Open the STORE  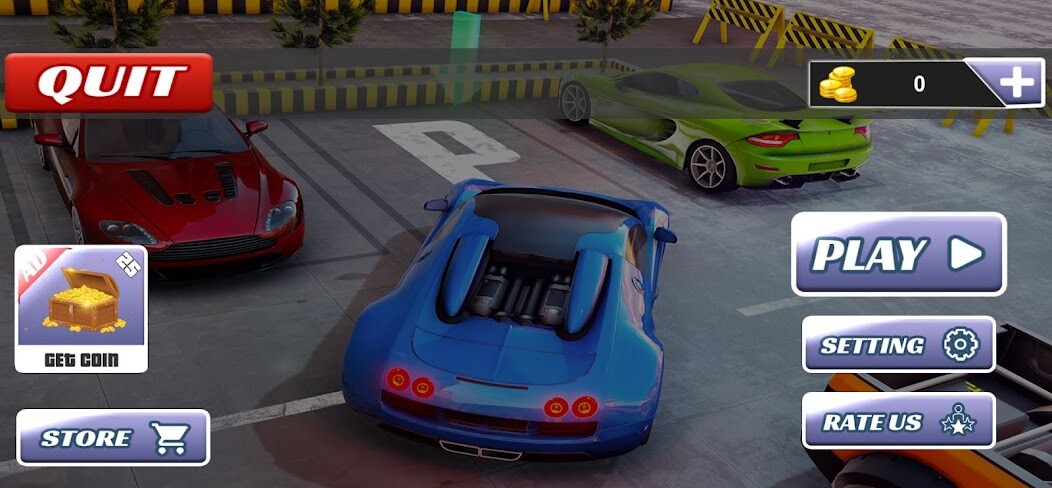(113, 437)
